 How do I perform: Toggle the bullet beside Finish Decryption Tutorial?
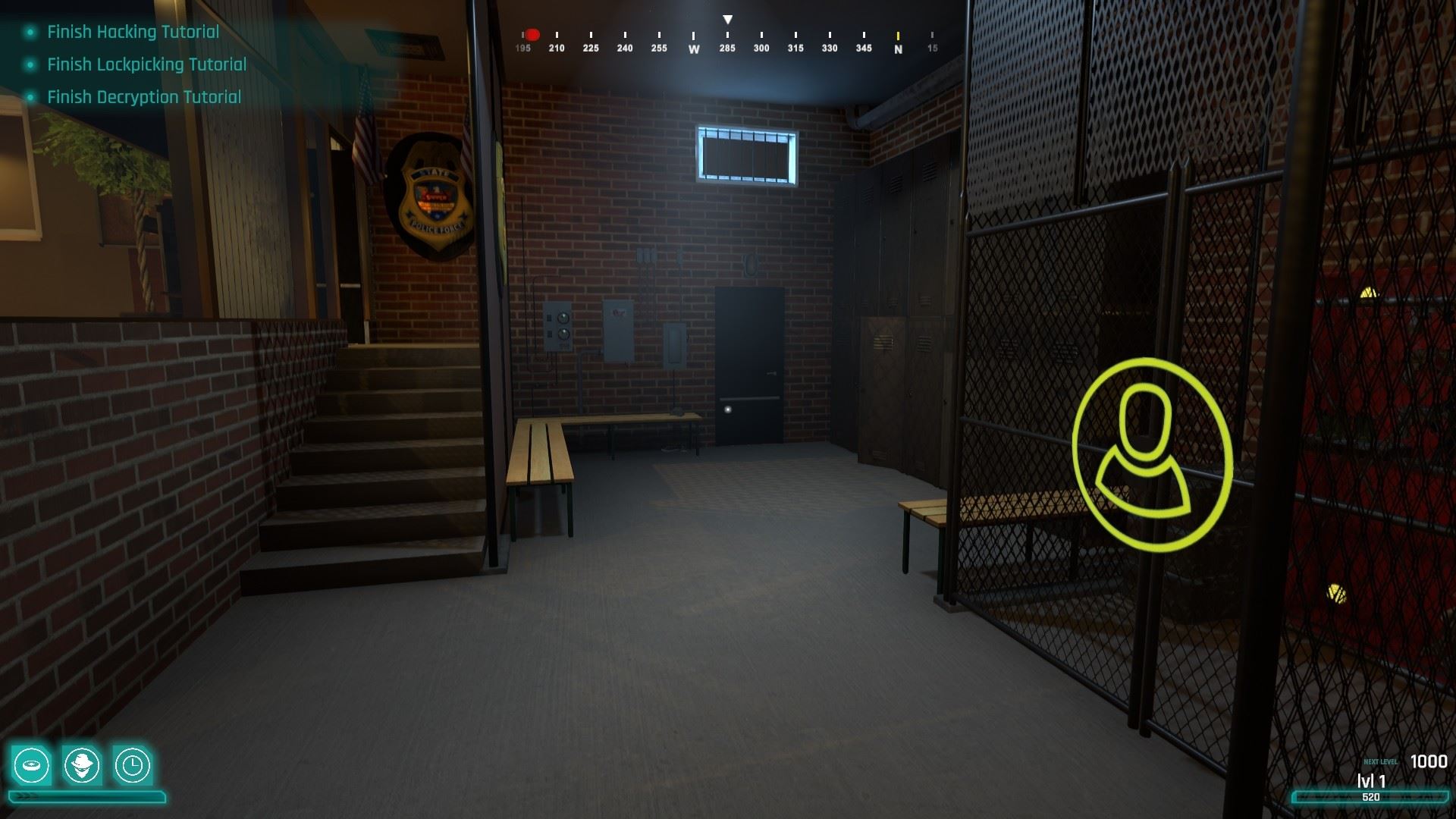(x=29, y=97)
